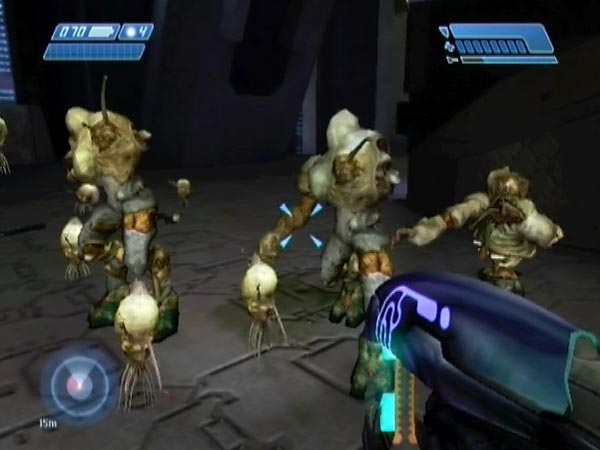This screenshot has height=450, width=600.
Task: Click the circular motion tracker radar
Action: pyautogui.click(x=78, y=385)
